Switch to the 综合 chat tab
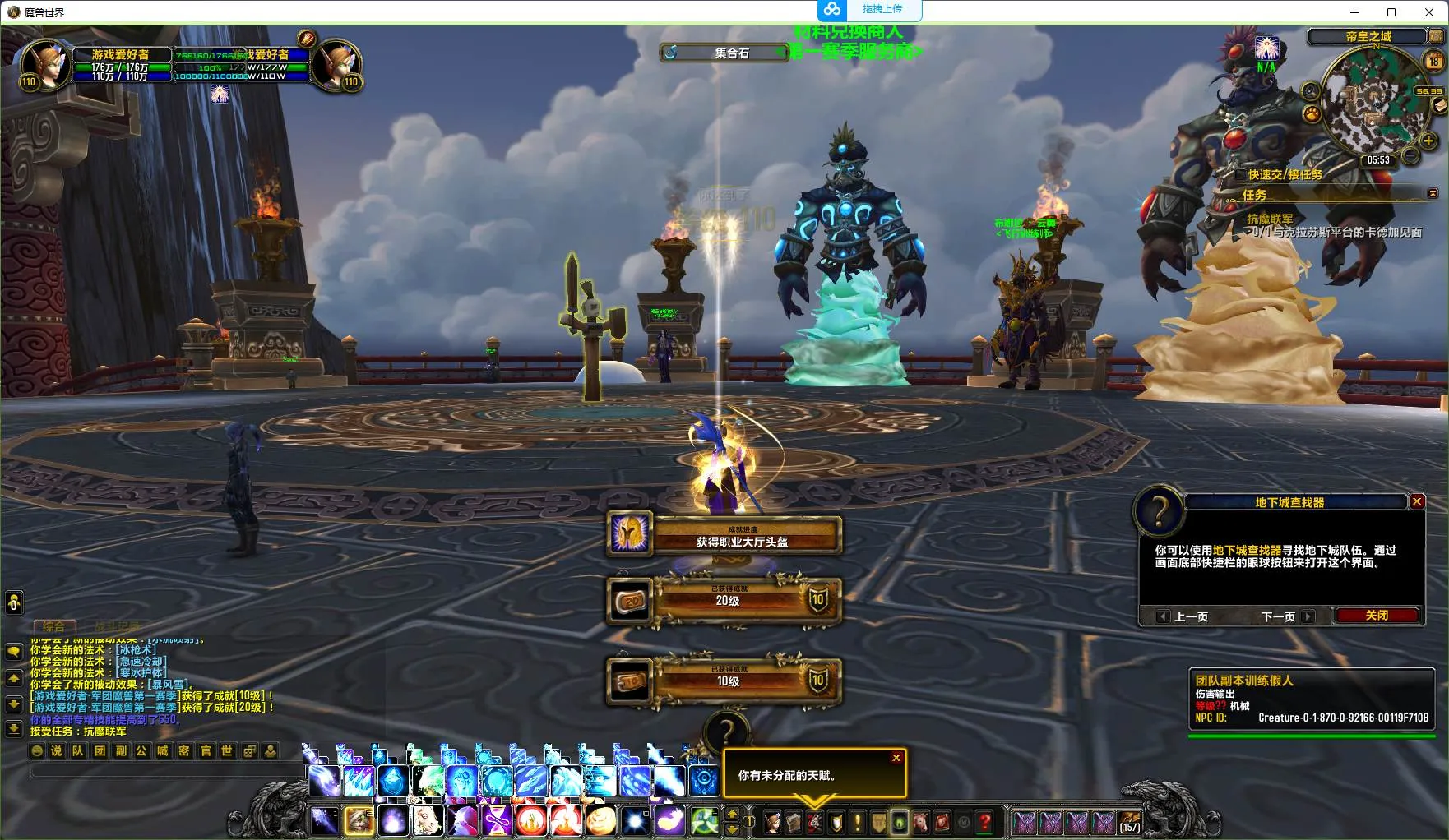Viewport: 1449px width, 840px height. (54, 626)
